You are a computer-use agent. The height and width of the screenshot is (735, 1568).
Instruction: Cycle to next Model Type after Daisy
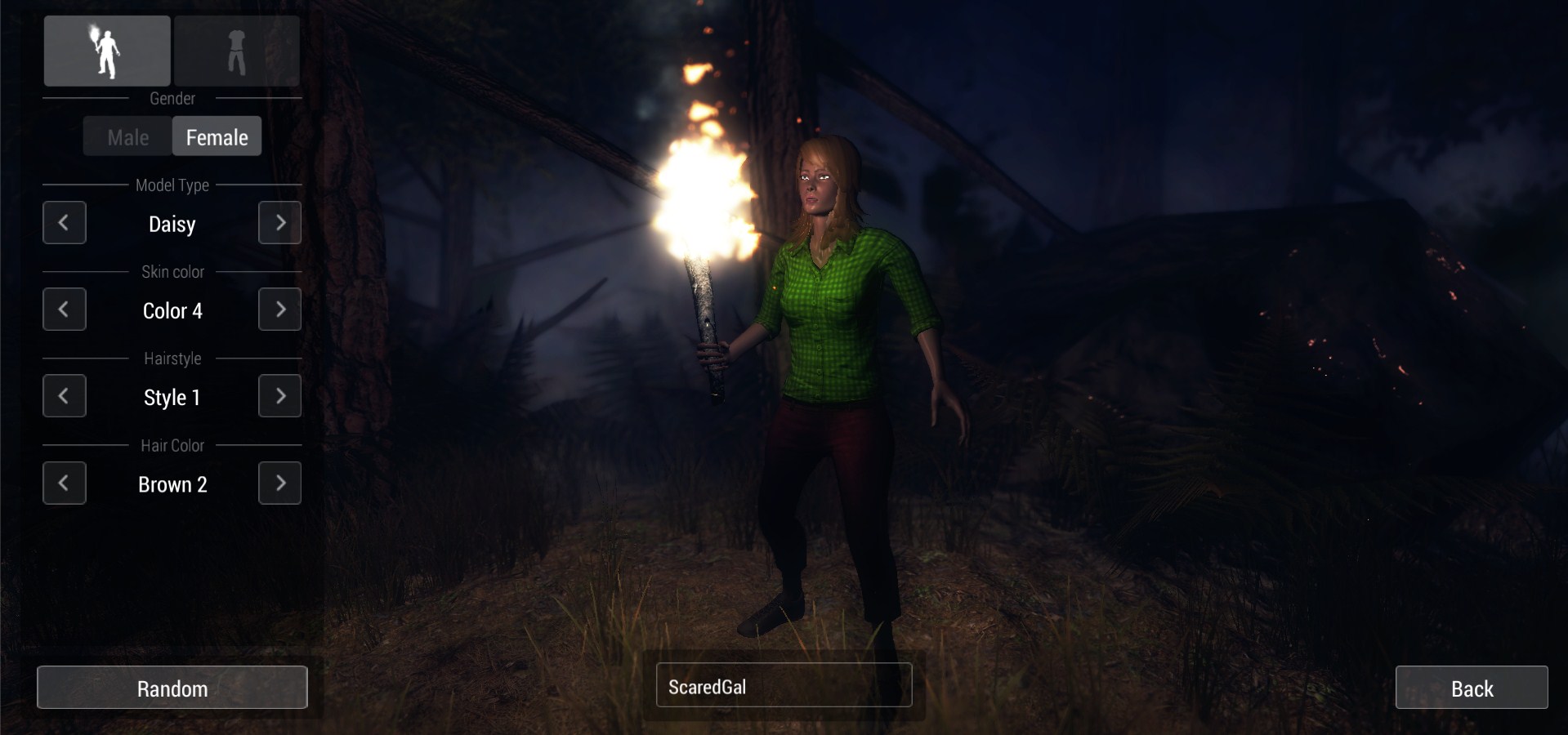coord(279,223)
